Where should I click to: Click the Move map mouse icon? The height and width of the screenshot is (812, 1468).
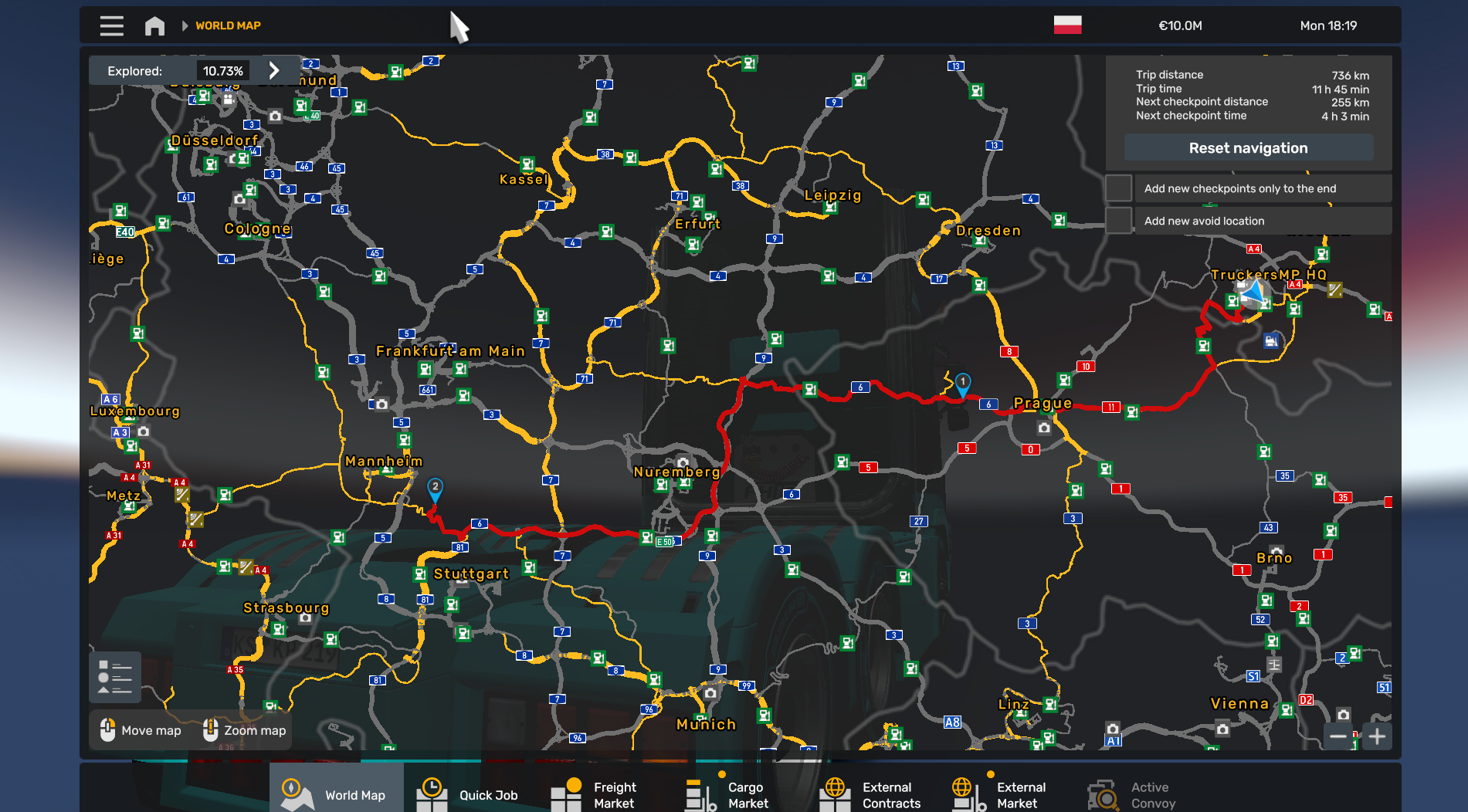pyautogui.click(x=106, y=729)
